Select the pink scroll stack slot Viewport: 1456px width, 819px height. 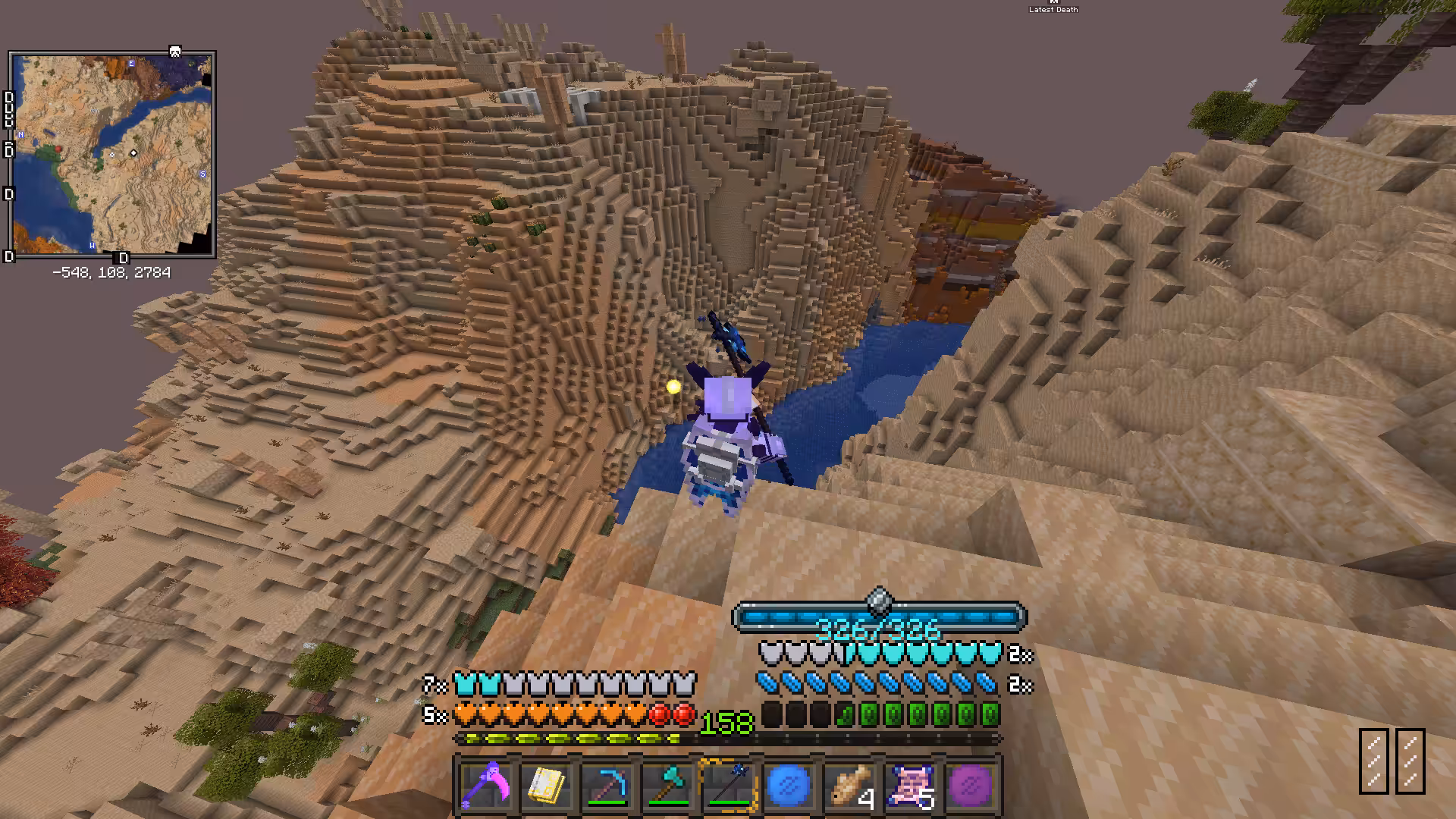[x=911, y=786]
